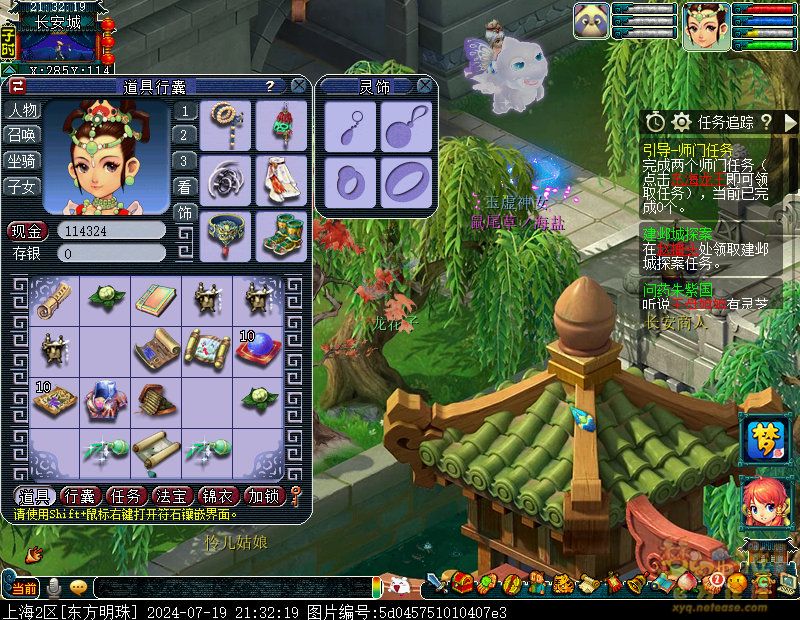
Task: Choose the 召唤 summon view
Action: click(22, 135)
